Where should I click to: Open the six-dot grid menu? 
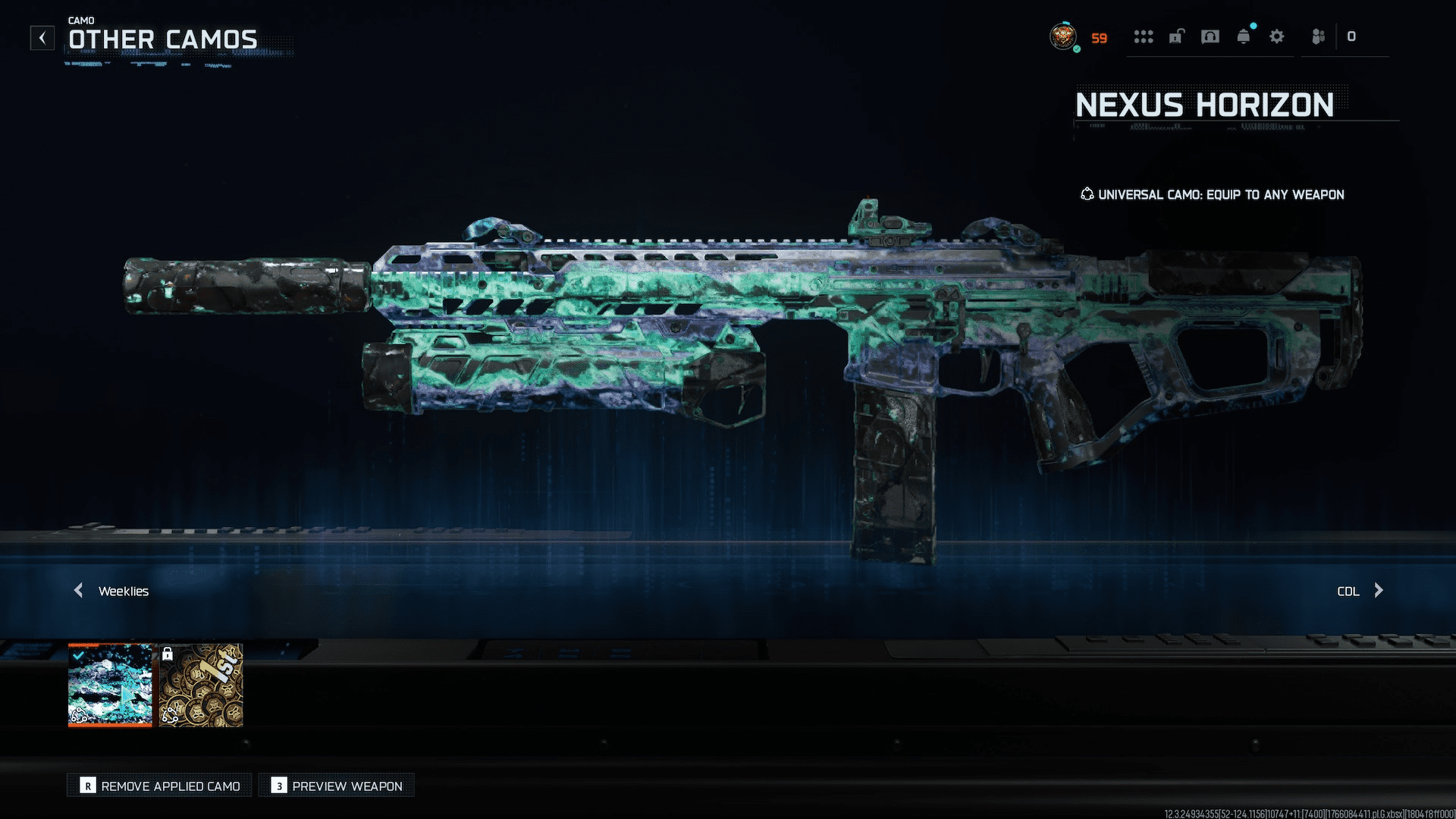click(x=1143, y=36)
